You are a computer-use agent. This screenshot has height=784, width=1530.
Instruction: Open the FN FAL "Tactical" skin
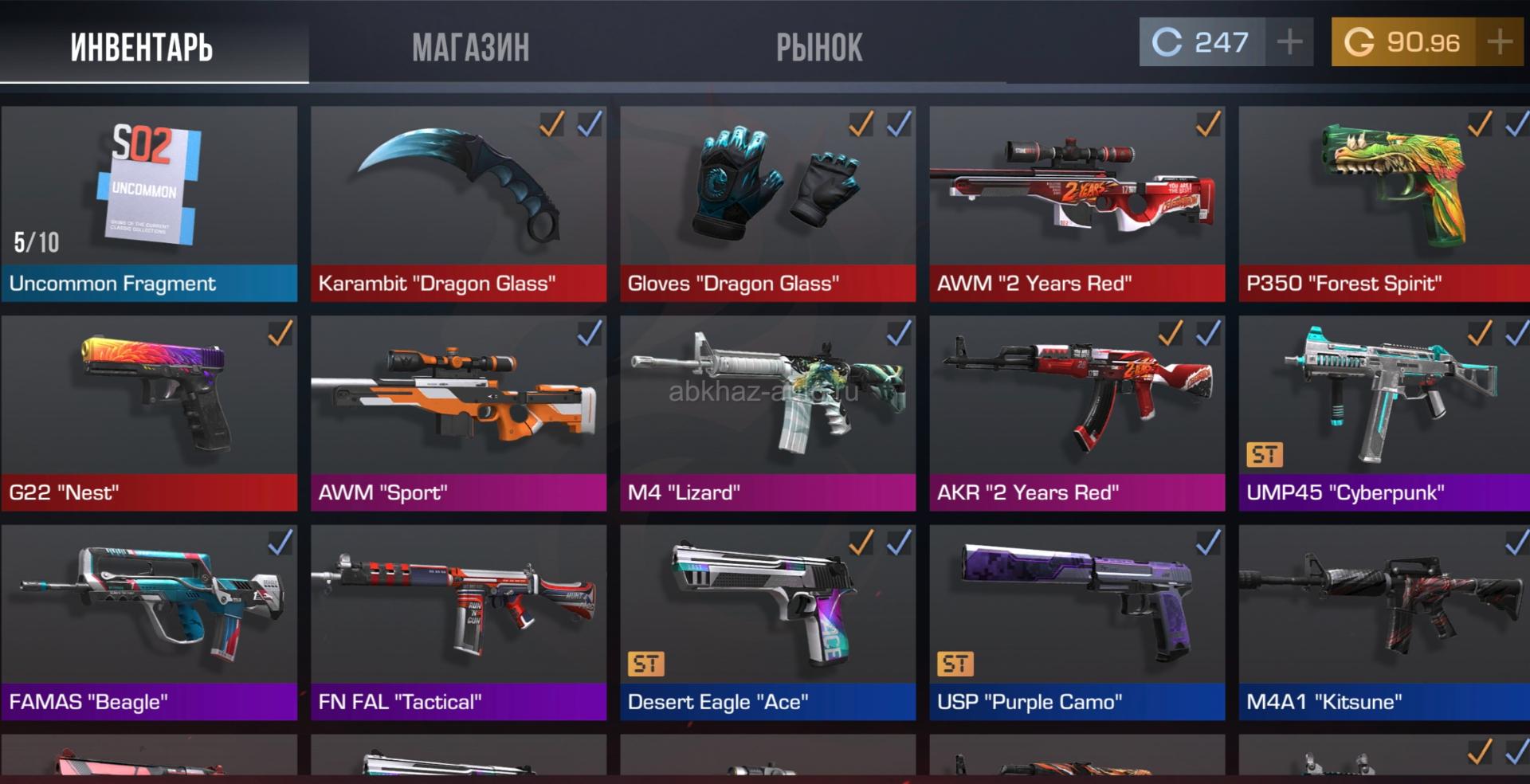(458, 622)
